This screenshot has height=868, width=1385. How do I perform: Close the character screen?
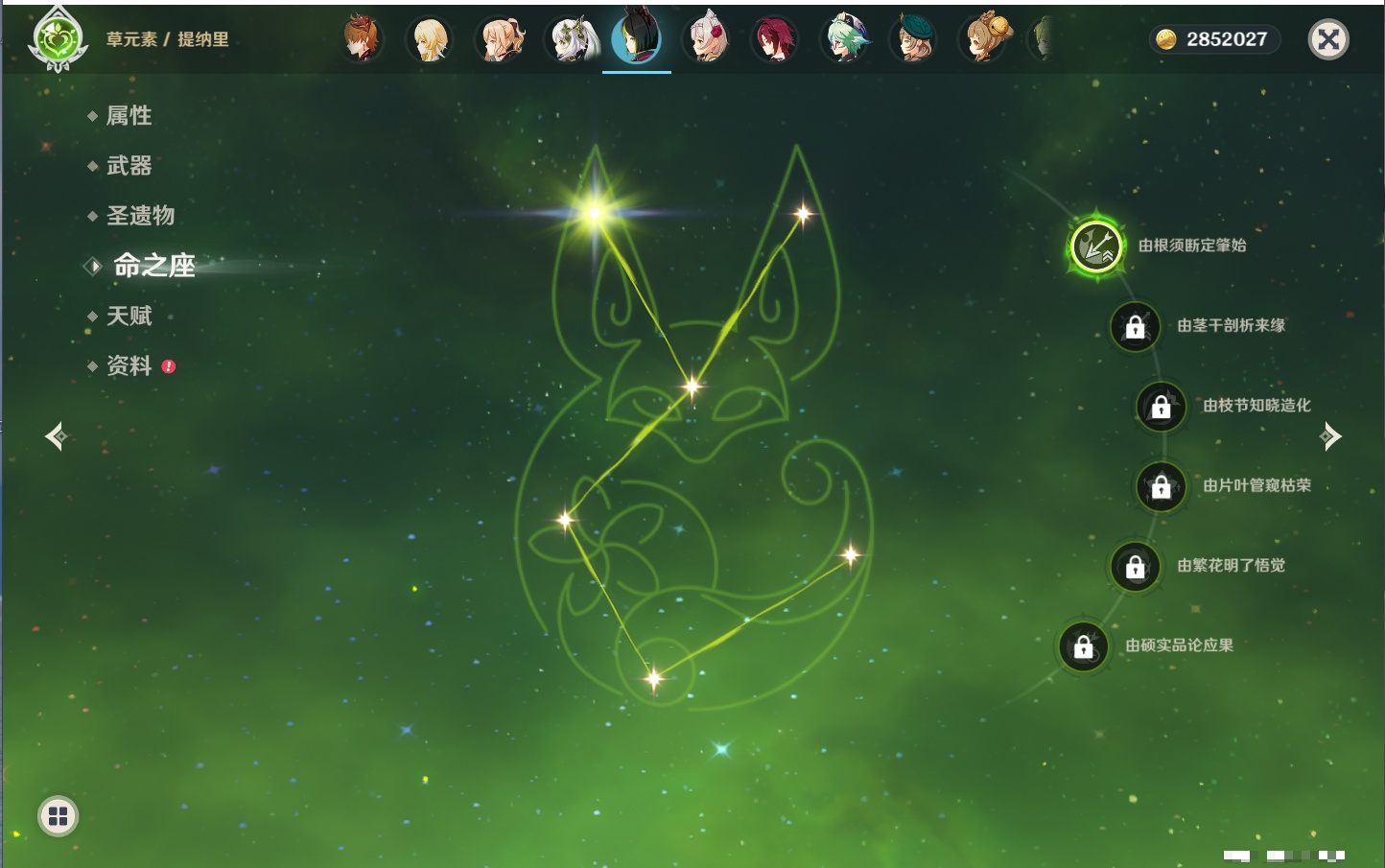click(1328, 39)
